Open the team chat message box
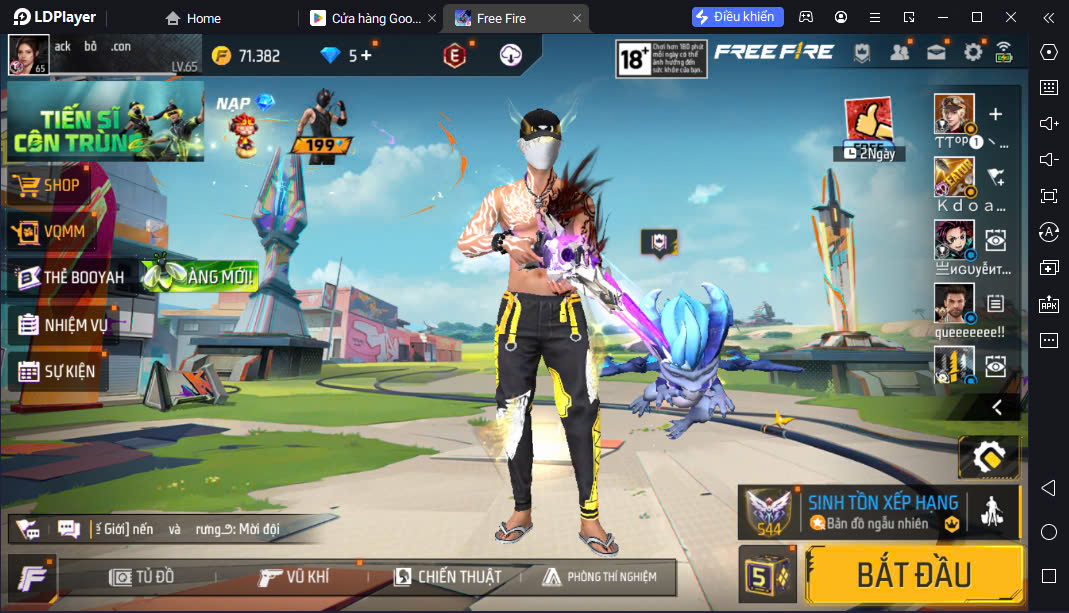The height and width of the screenshot is (613, 1069). [x=69, y=528]
